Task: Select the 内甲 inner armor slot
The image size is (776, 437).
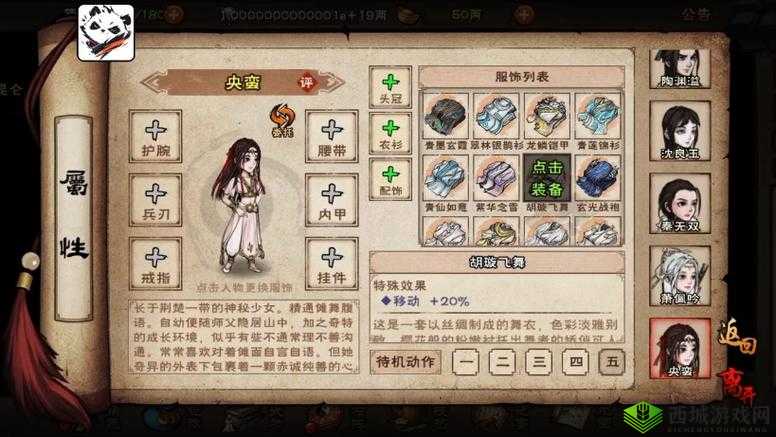Action: (331, 199)
